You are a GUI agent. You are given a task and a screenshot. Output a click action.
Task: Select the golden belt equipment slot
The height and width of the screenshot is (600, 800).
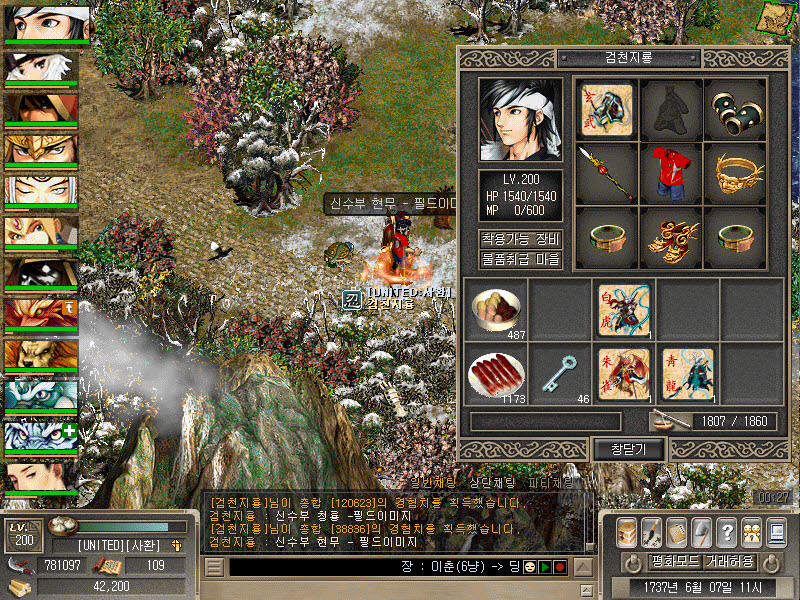tap(736, 172)
